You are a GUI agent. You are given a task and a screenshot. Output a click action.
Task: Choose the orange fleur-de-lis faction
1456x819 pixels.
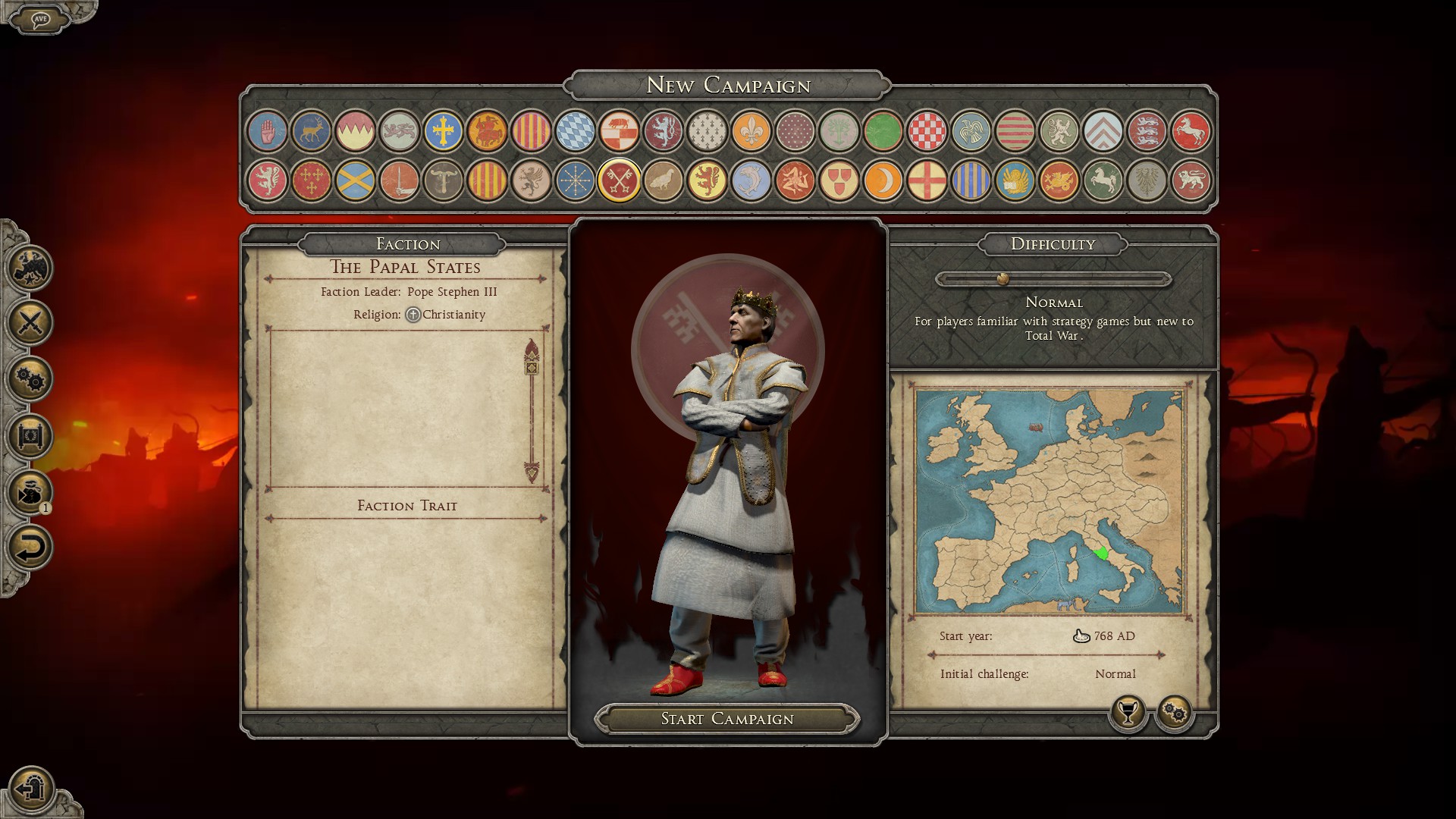click(x=751, y=131)
